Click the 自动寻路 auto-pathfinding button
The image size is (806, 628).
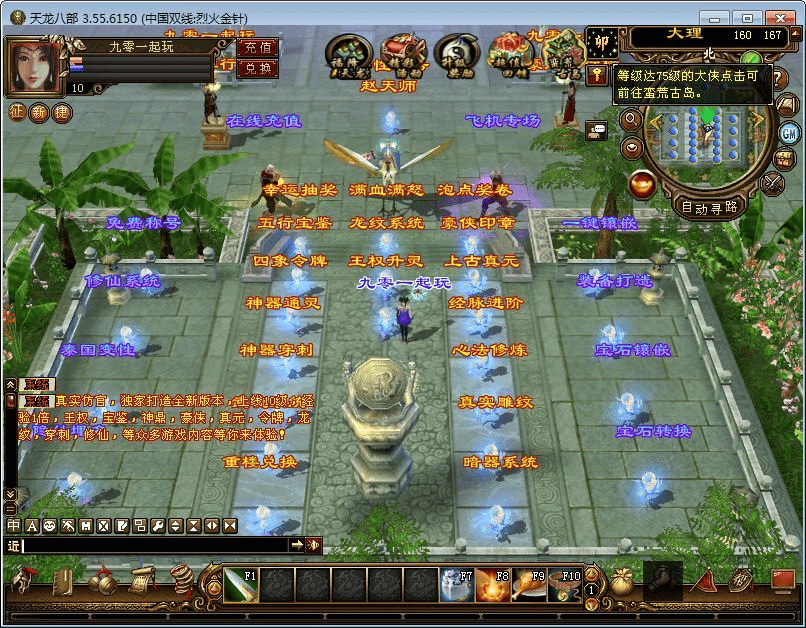(x=709, y=207)
